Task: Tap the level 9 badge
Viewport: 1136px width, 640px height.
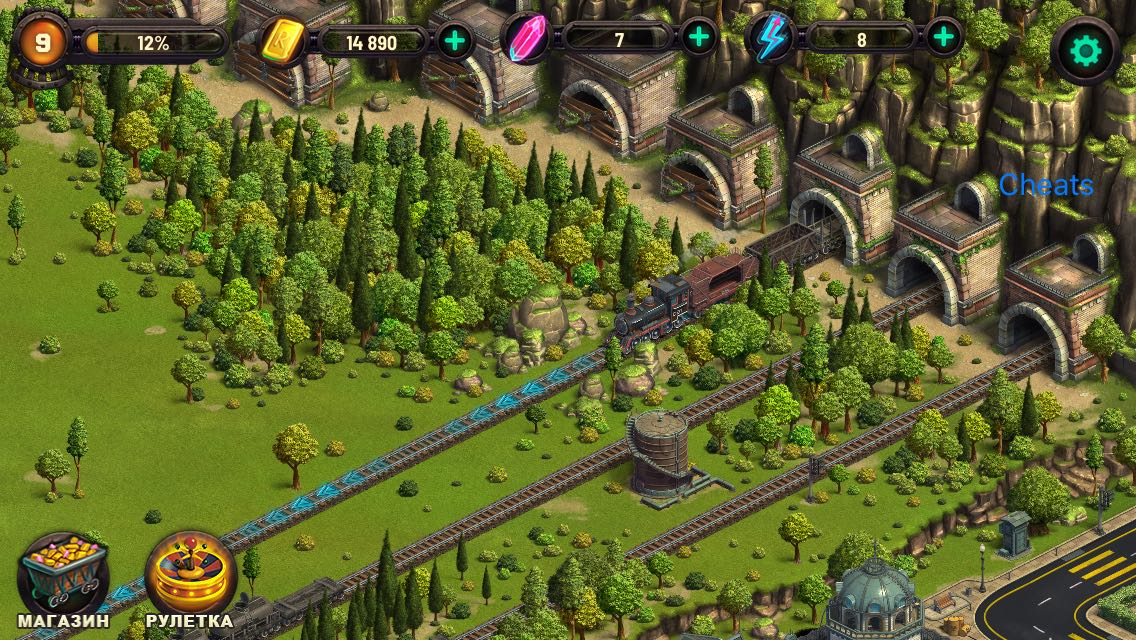Action: [x=40, y=42]
